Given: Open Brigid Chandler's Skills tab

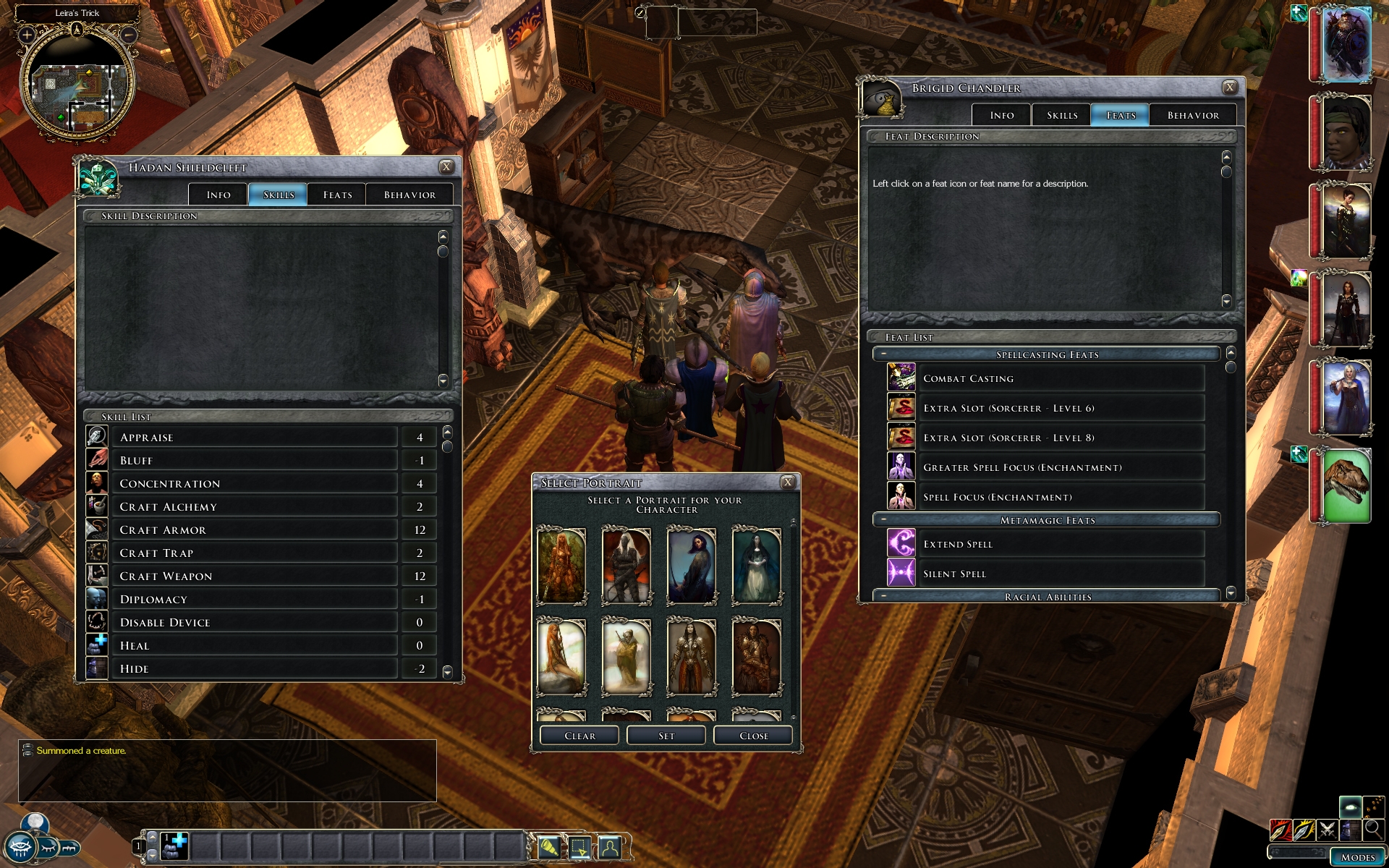Looking at the screenshot, I should pyautogui.click(x=1061, y=115).
